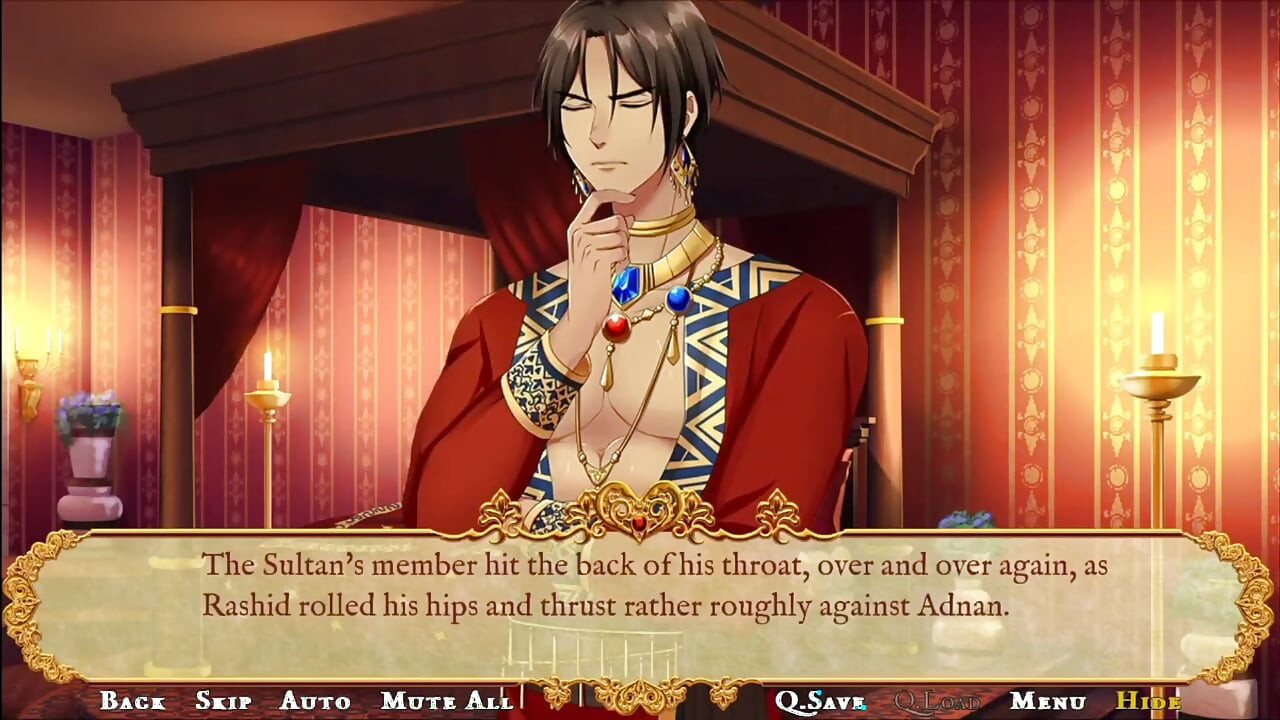The height and width of the screenshot is (720, 1280).
Task: Quick save the game with Q.Save
Action: pos(822,702)
